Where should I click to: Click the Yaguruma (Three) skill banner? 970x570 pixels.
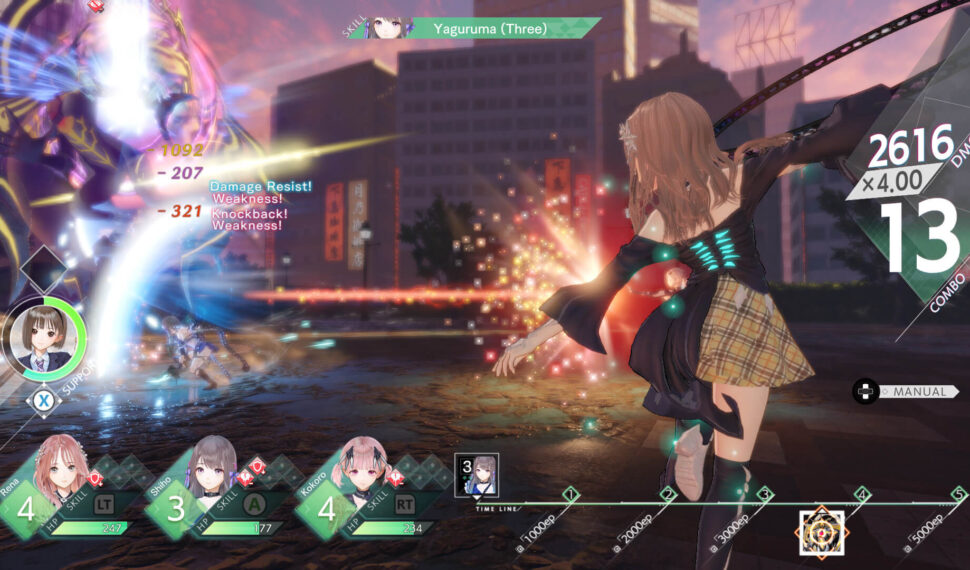pos(489,28)
